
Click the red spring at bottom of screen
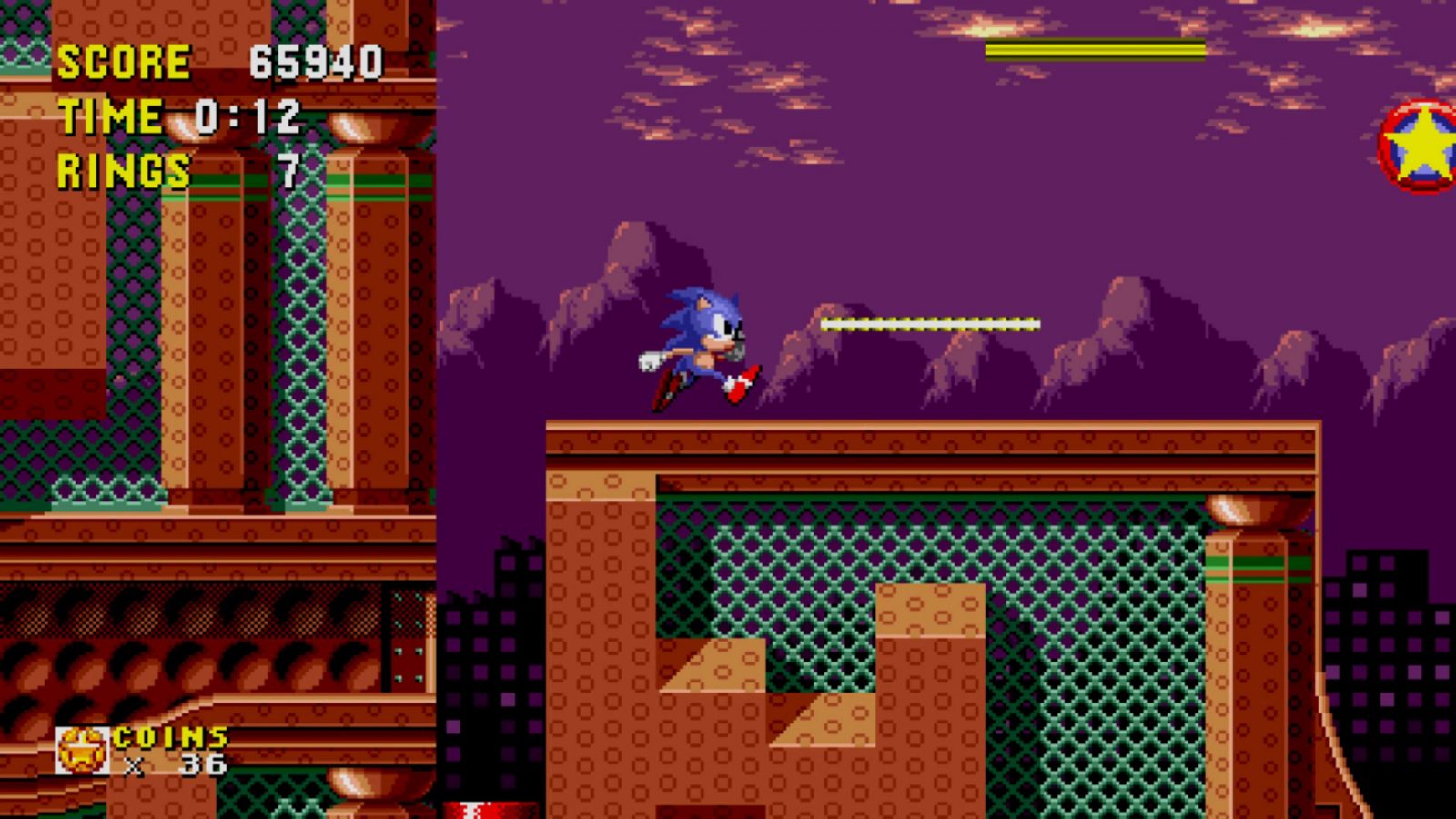487,808
